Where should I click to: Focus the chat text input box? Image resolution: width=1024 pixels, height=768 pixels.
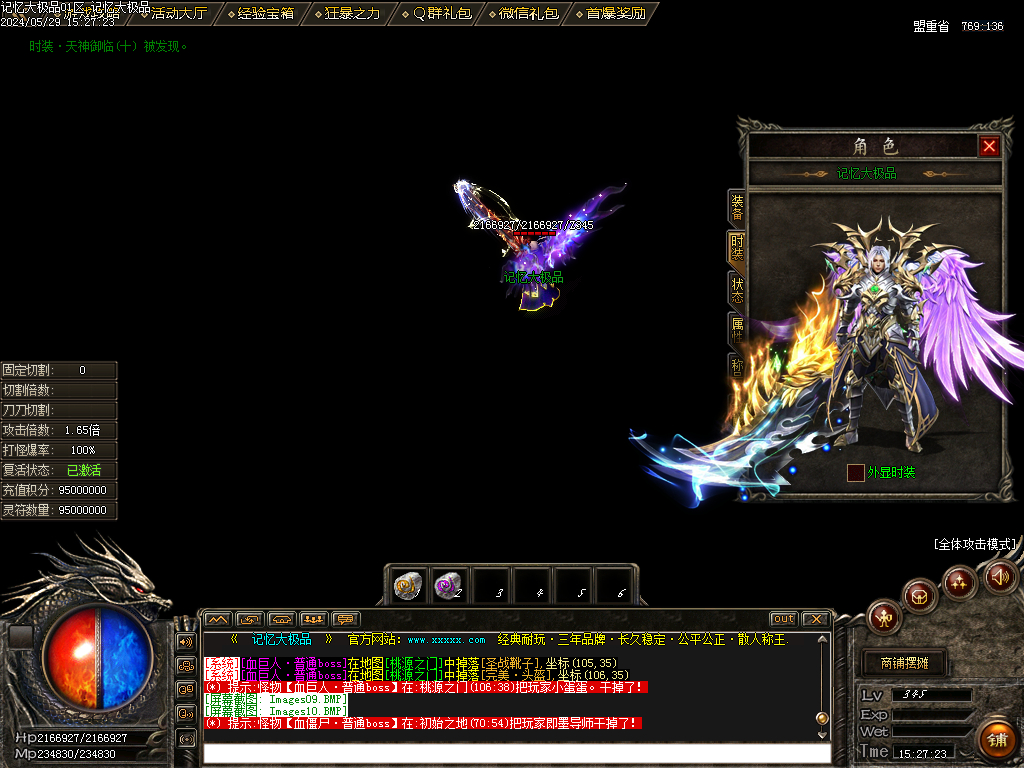[515, 753]
